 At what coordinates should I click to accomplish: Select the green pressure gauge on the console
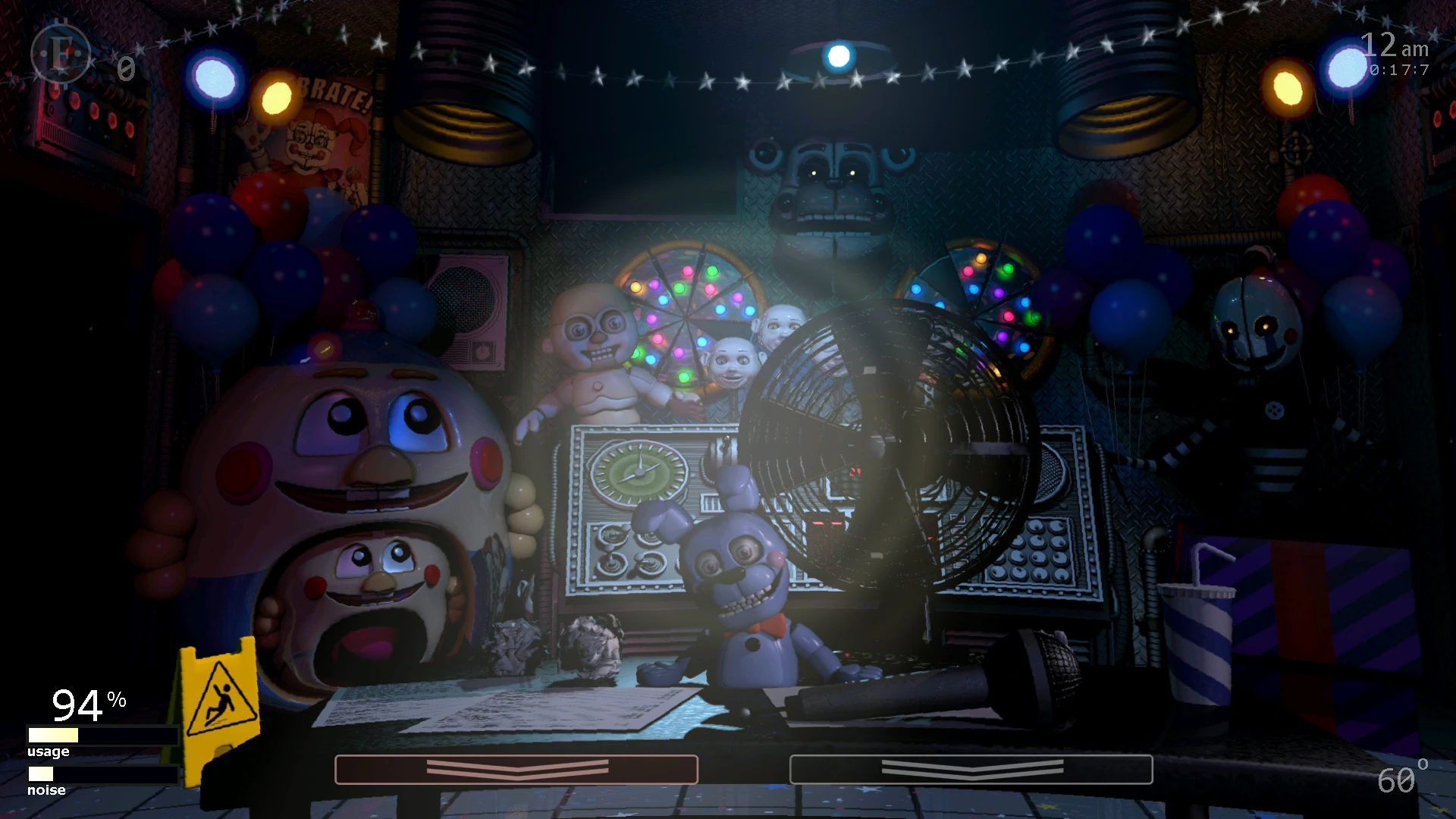pyautogui.click(x=641, y=470)
